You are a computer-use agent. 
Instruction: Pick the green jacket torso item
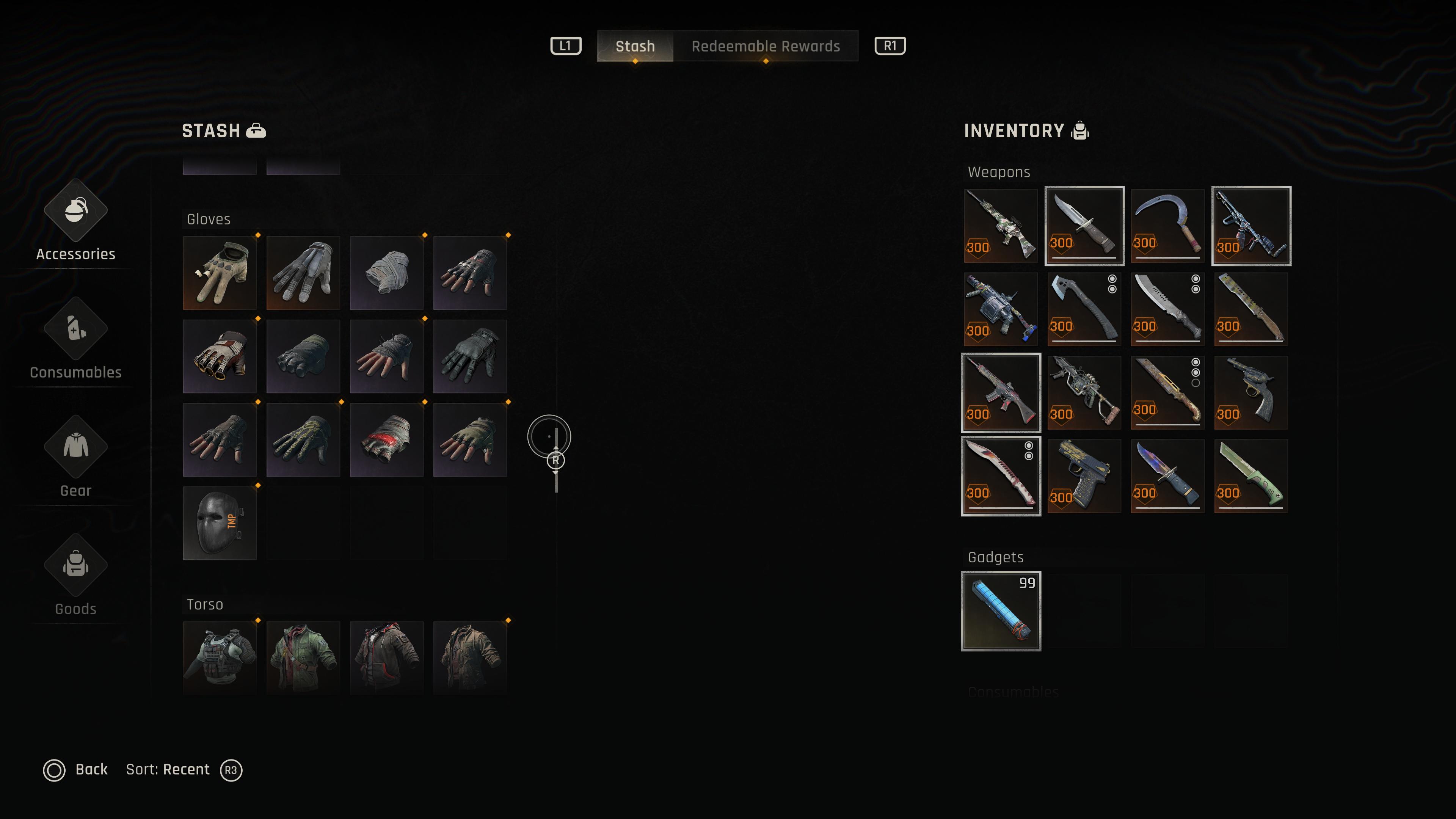(303, 657)
